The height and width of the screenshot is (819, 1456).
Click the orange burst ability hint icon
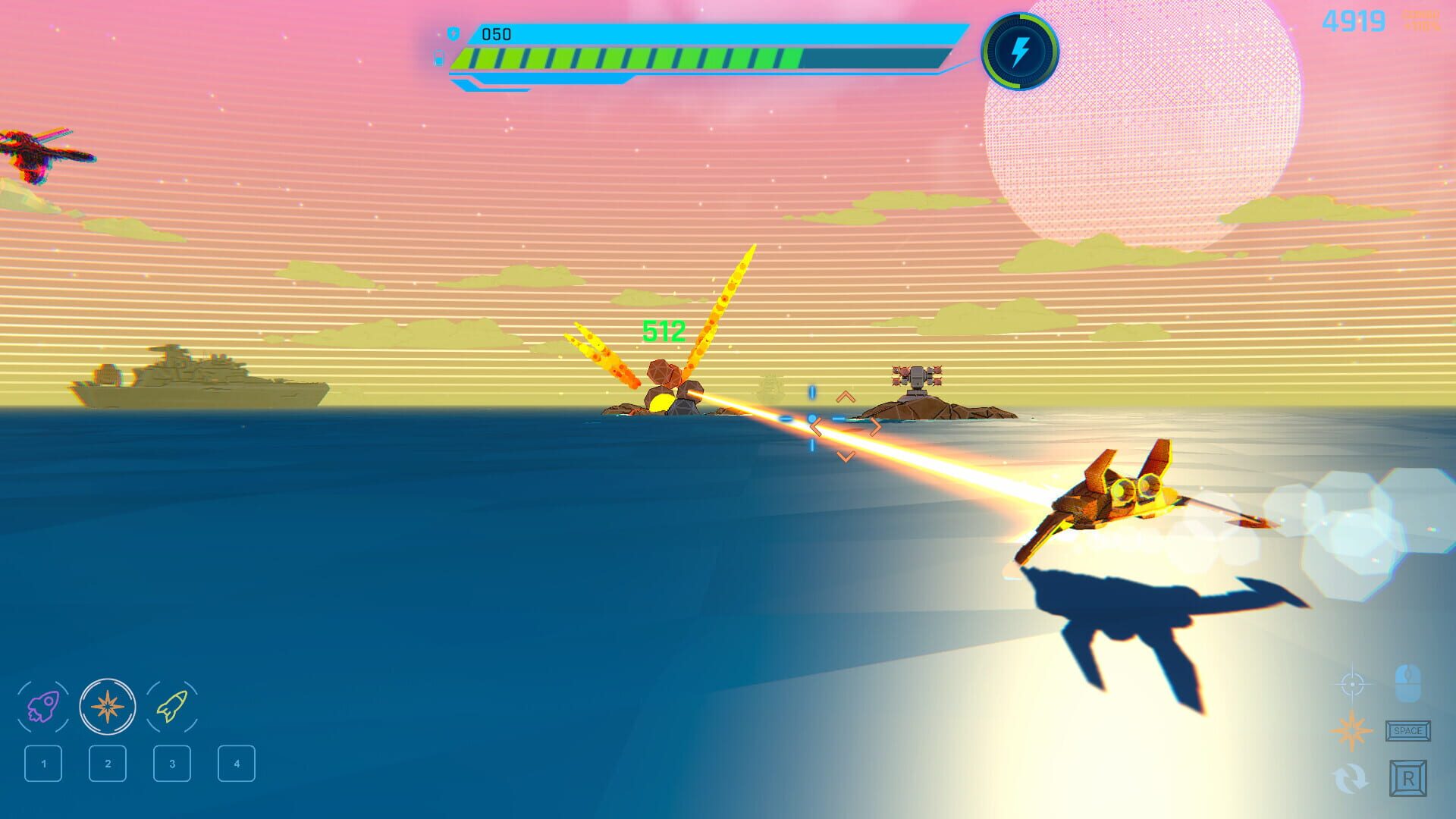(x=1351, y=731)
